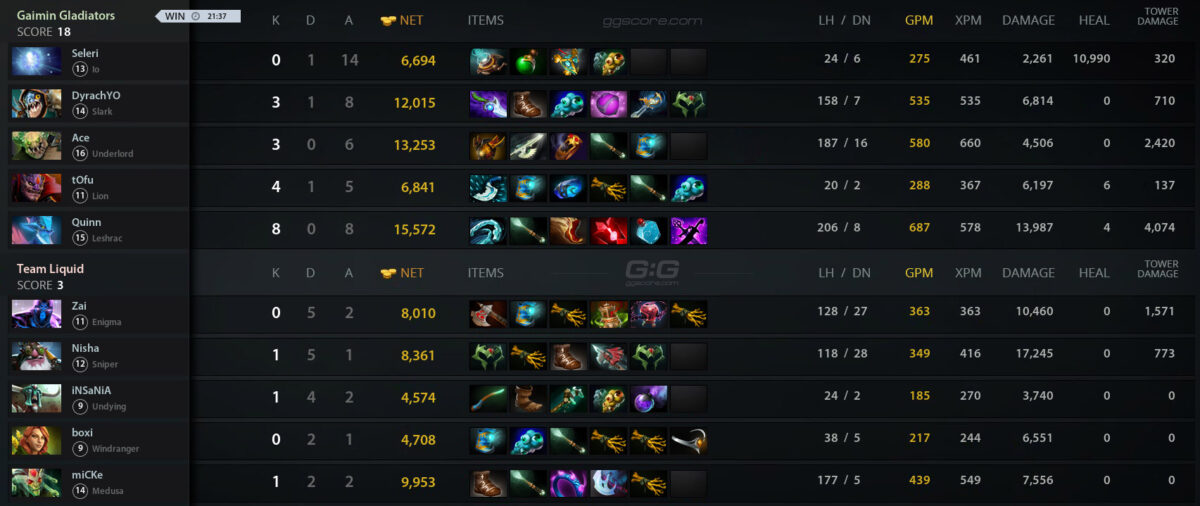Open boxi's Windranger portrait

click(36, 441)
